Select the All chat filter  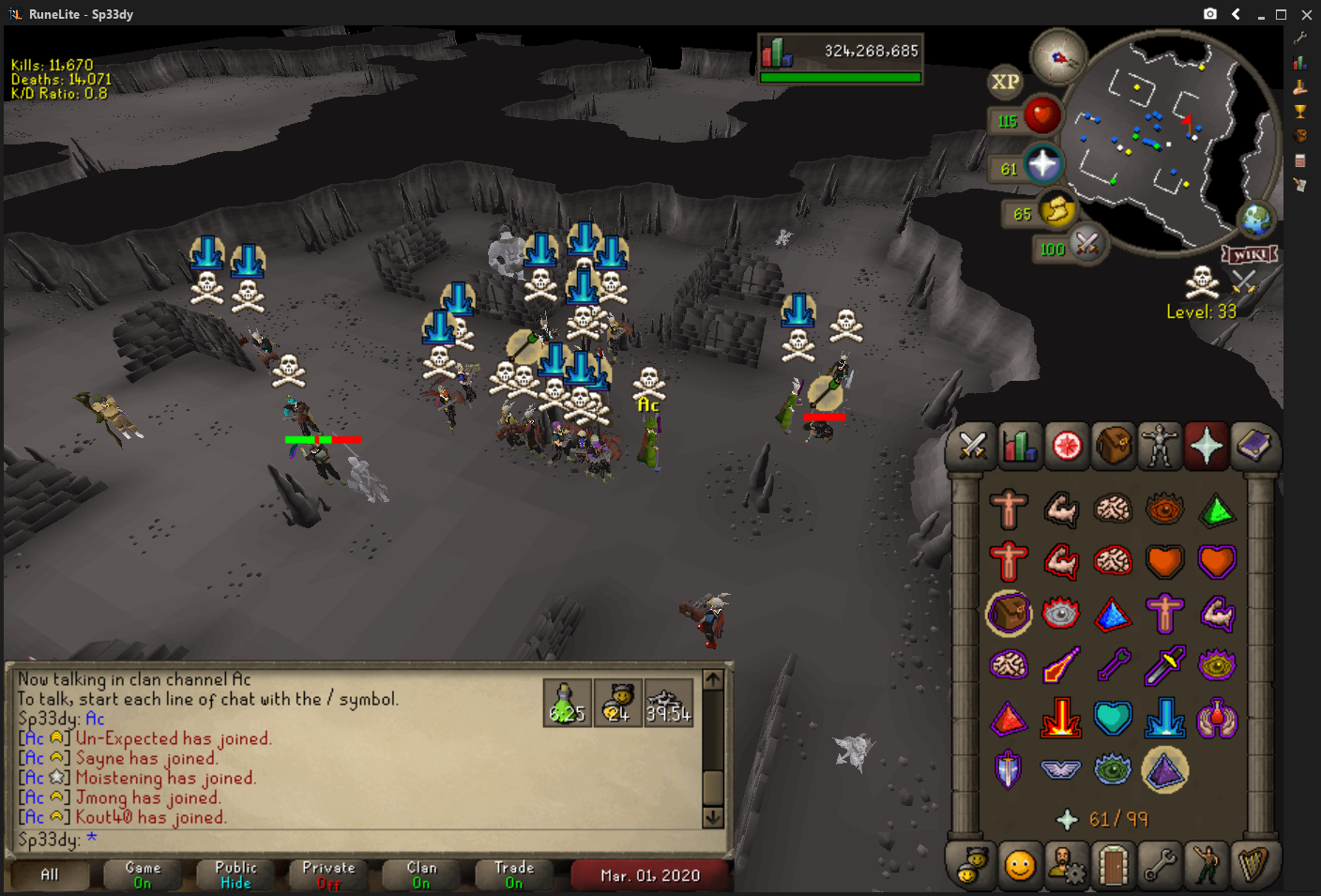click(50, 875)
